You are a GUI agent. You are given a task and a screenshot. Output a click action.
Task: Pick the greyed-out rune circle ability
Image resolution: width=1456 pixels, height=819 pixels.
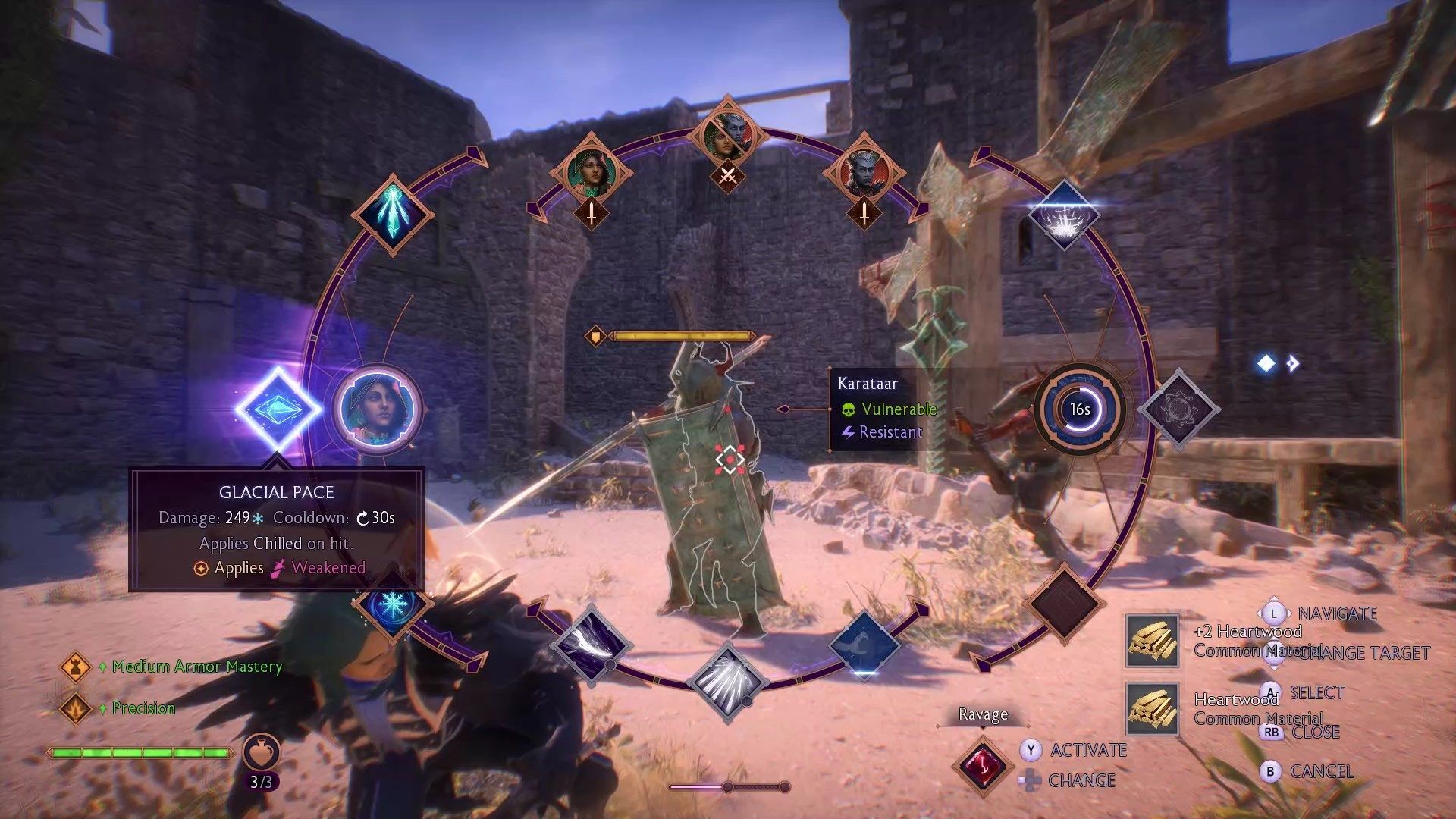click(x=1178, y=409)
